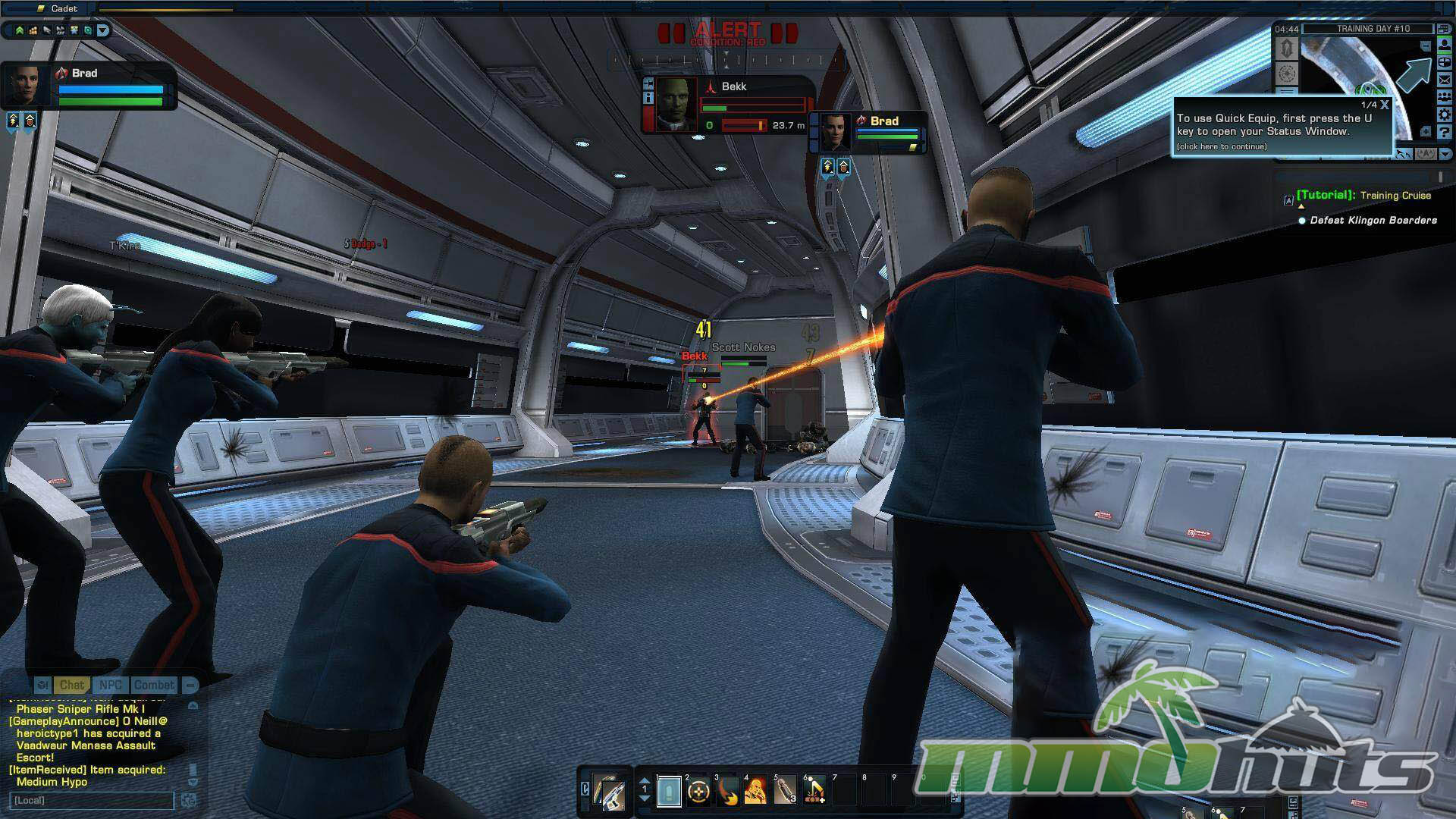Focus the Local chat input box
The width and height of the screenshot is (1456, 819).
pos(93,800)
